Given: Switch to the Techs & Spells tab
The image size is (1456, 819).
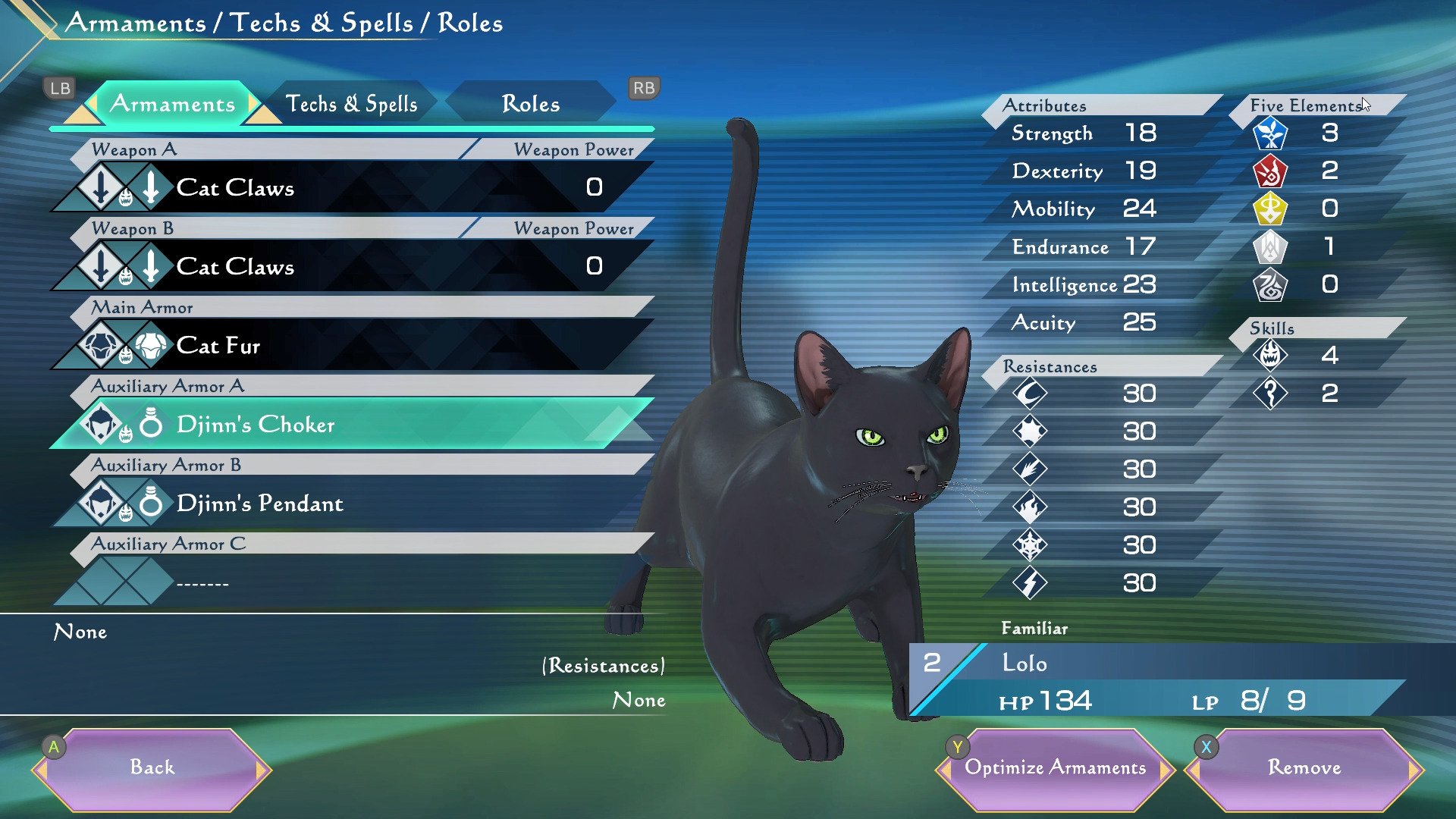Looking at the screenshot, I should 351,104.
